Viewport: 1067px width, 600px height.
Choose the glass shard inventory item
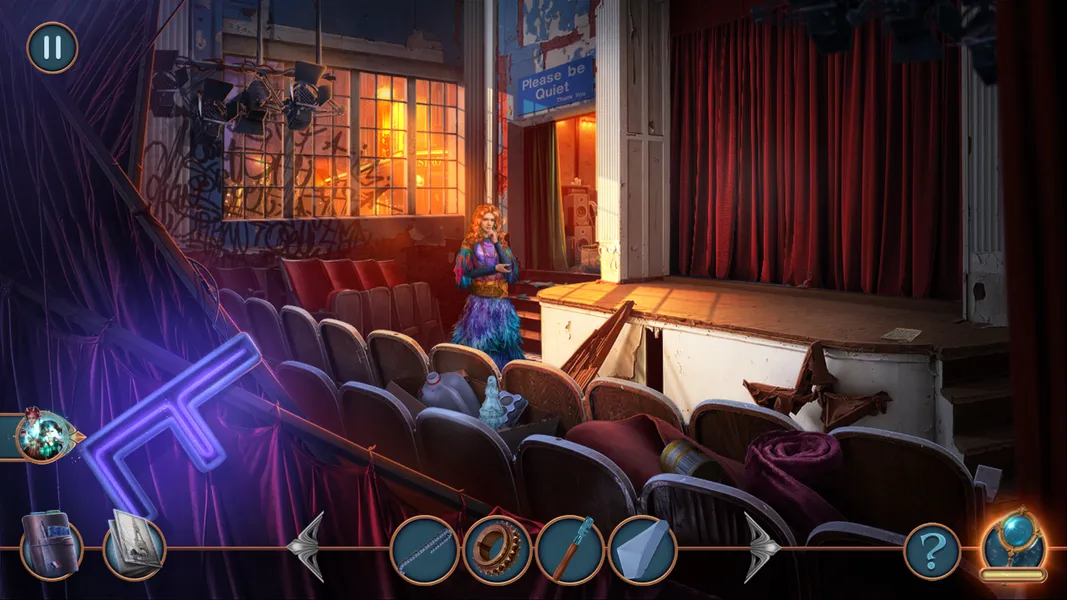(642, 550)
